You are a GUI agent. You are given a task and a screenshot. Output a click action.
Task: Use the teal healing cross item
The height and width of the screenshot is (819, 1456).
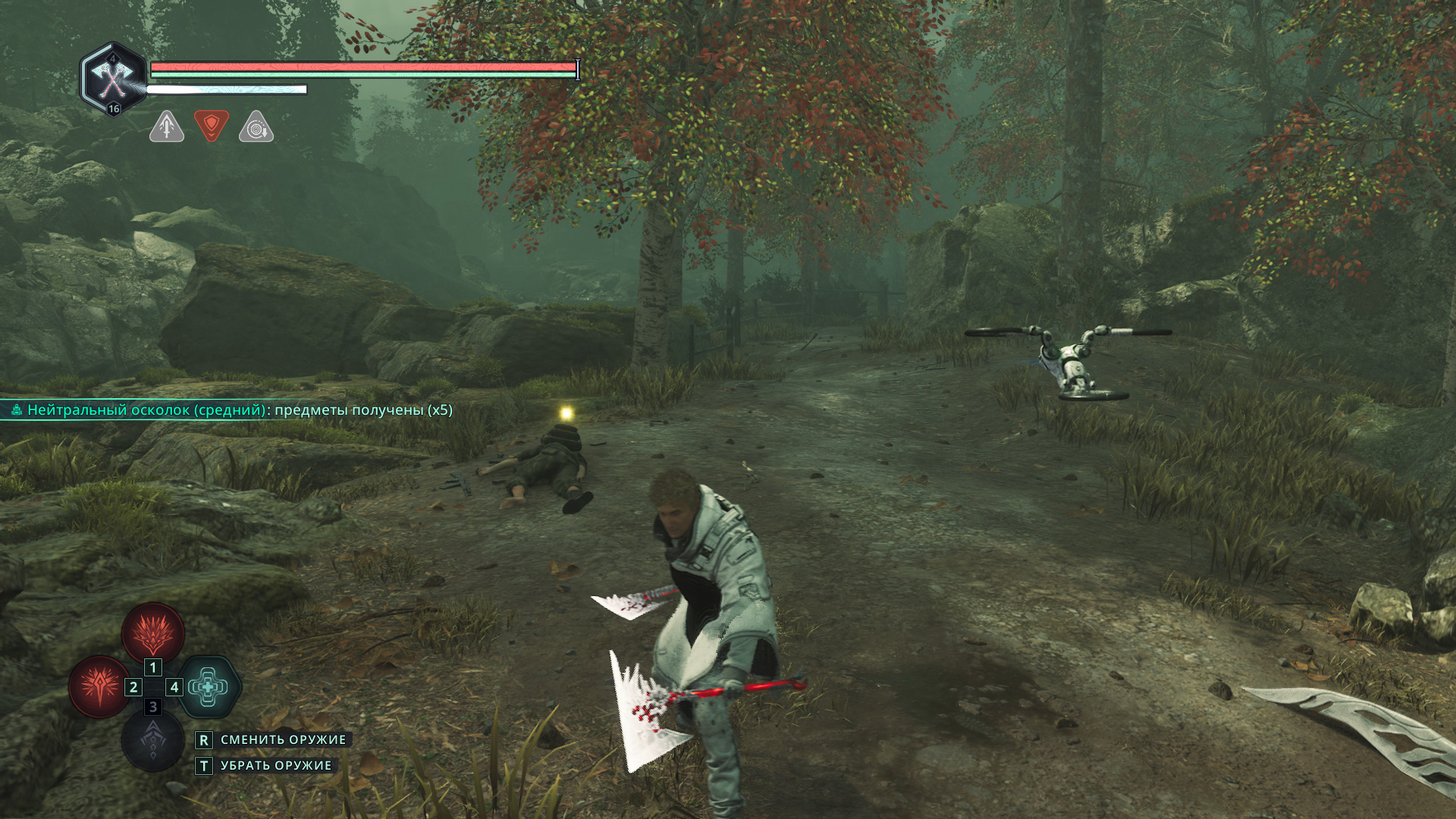point(209,687)
